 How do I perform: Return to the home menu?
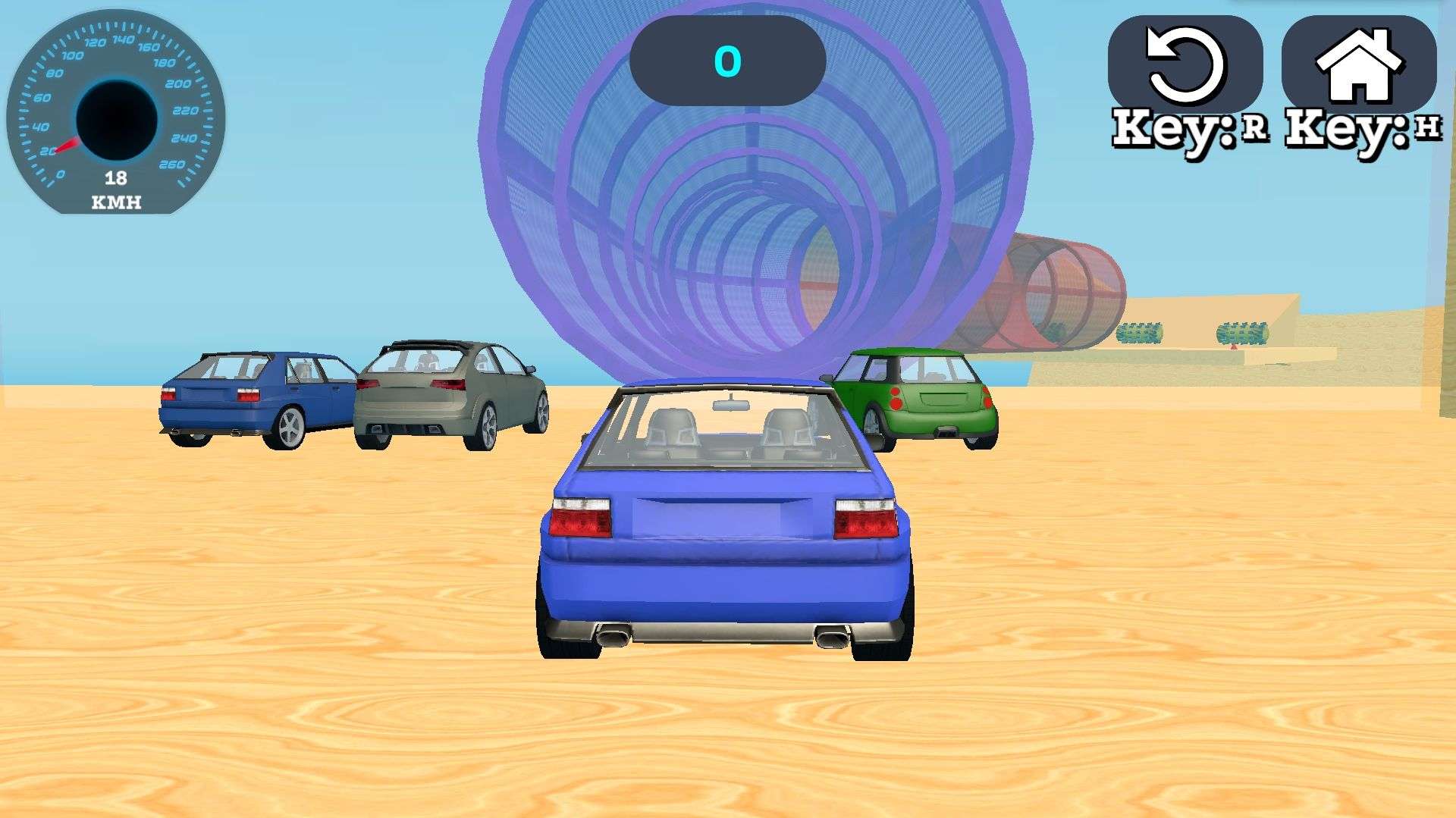click(1358, 65)
